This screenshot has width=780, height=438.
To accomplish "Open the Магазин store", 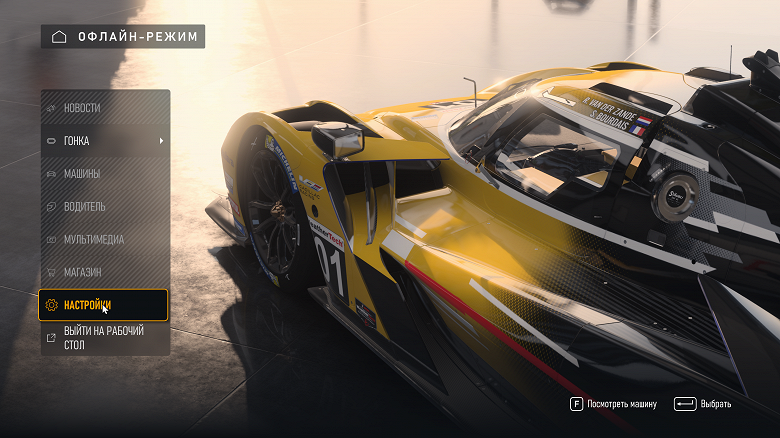I will click(x=104, y=272).
